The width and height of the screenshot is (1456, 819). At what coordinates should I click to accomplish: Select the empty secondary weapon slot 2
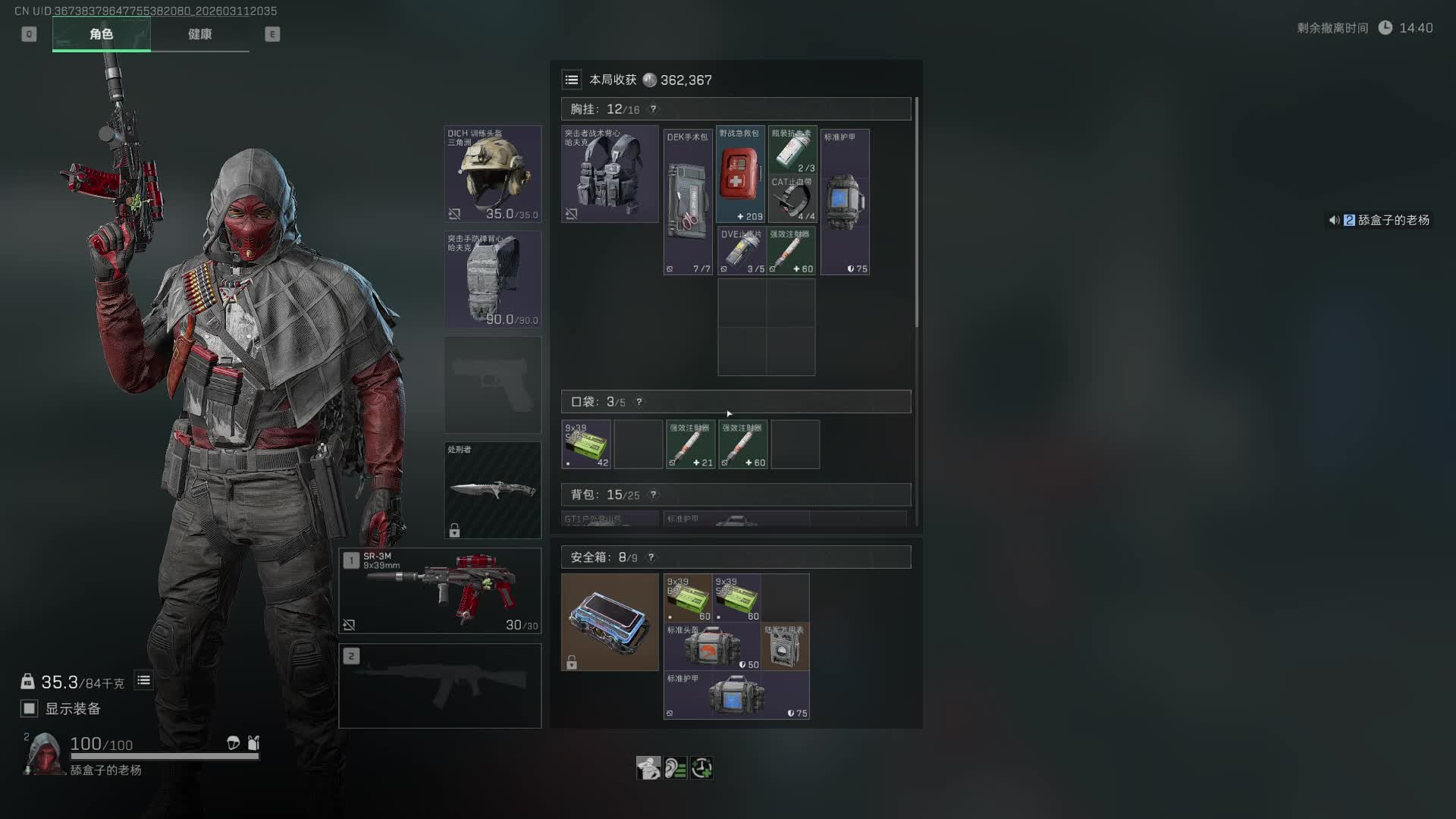tap(440, 686)
